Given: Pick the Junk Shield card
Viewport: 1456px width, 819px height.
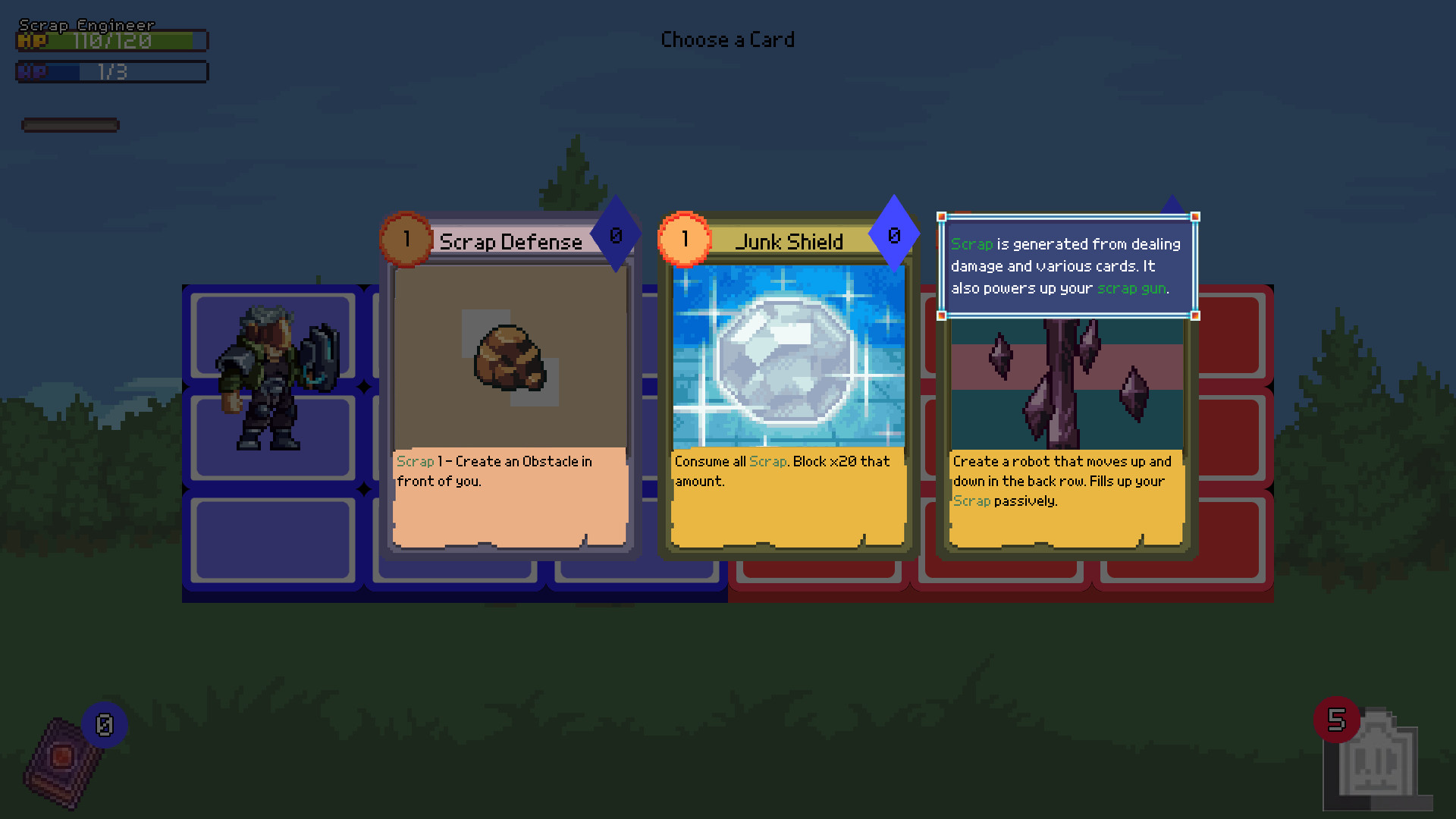Looking at the screenshot, I should point(788,379).
